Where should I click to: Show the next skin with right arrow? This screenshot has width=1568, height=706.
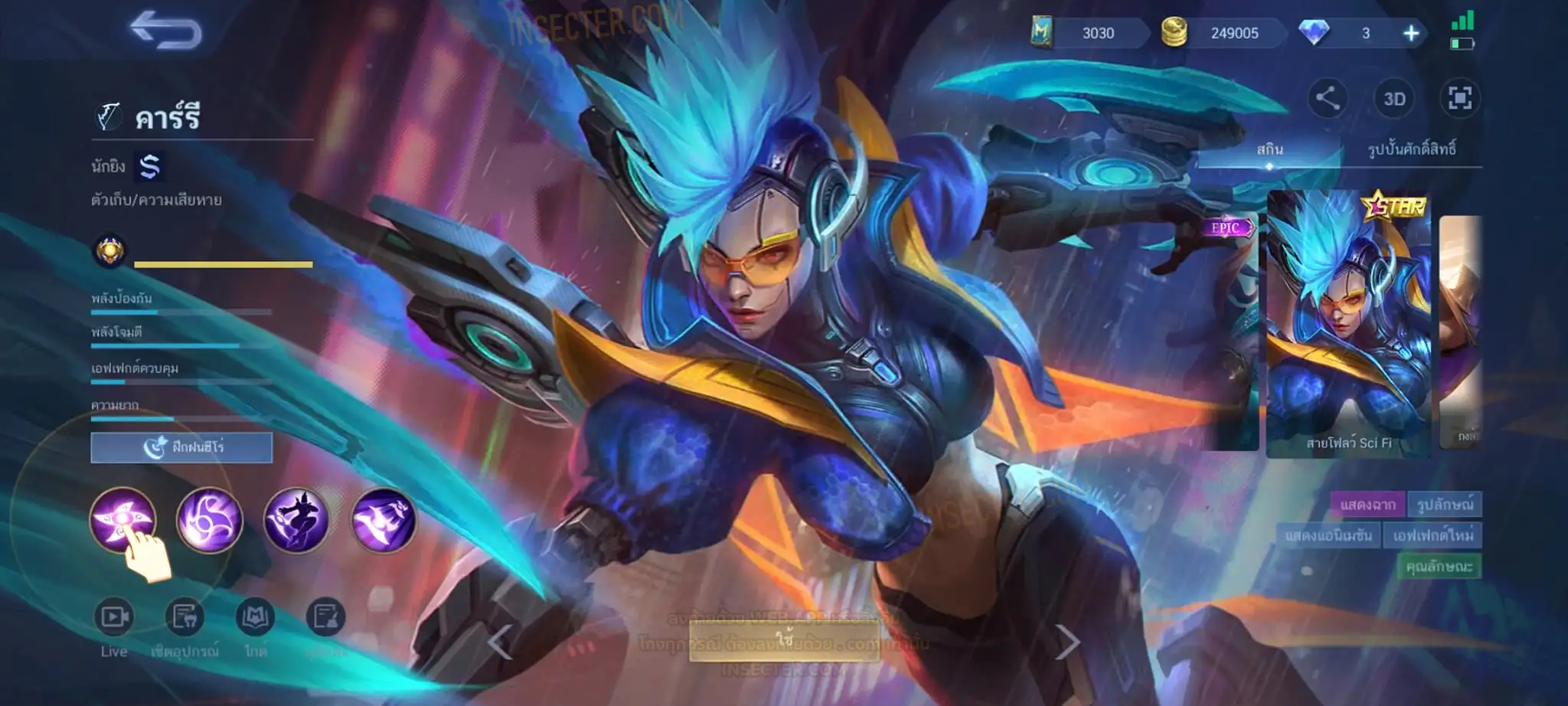(1067, 642)
